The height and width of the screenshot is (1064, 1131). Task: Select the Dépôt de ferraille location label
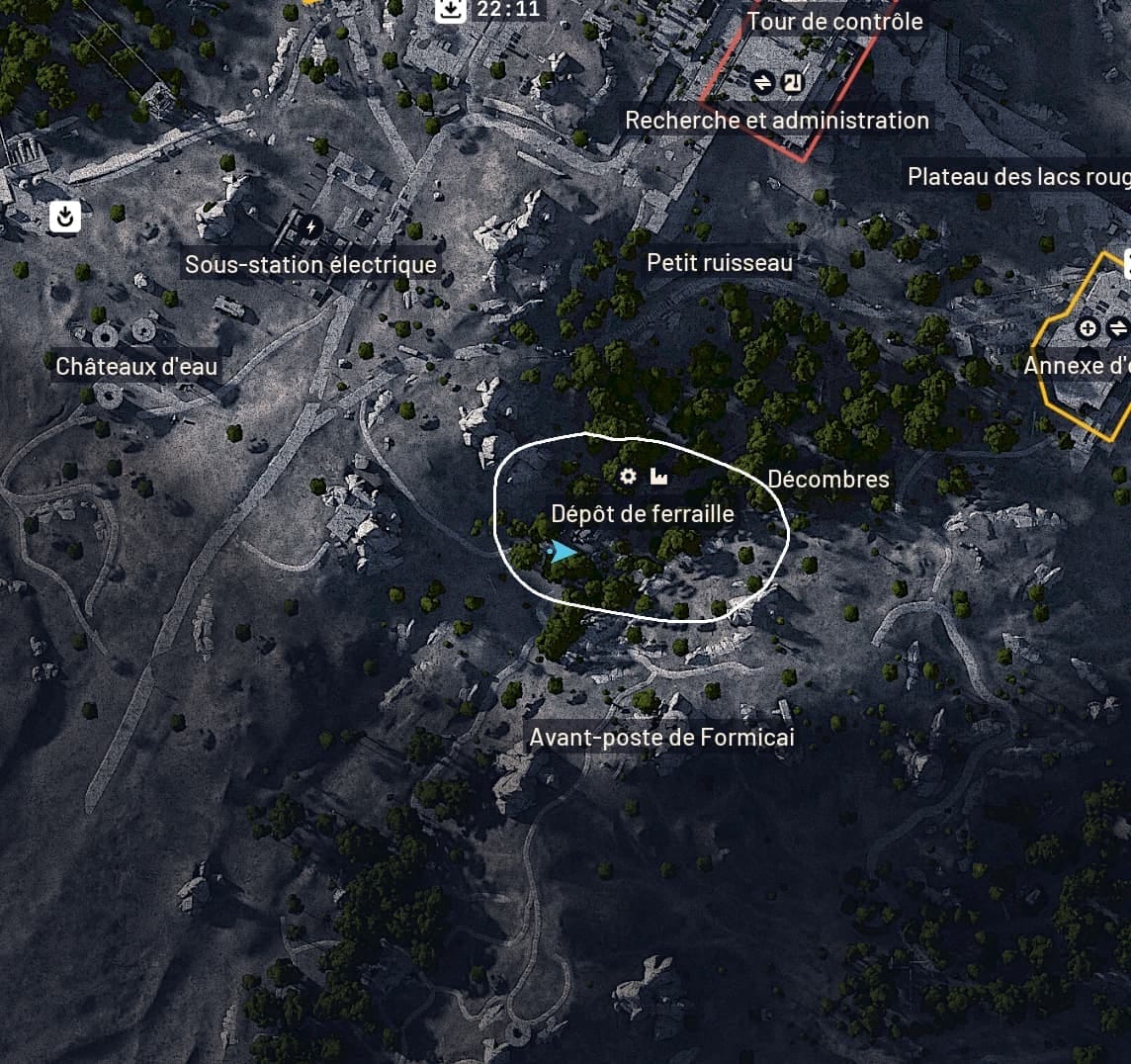click(x=643, y=514)
